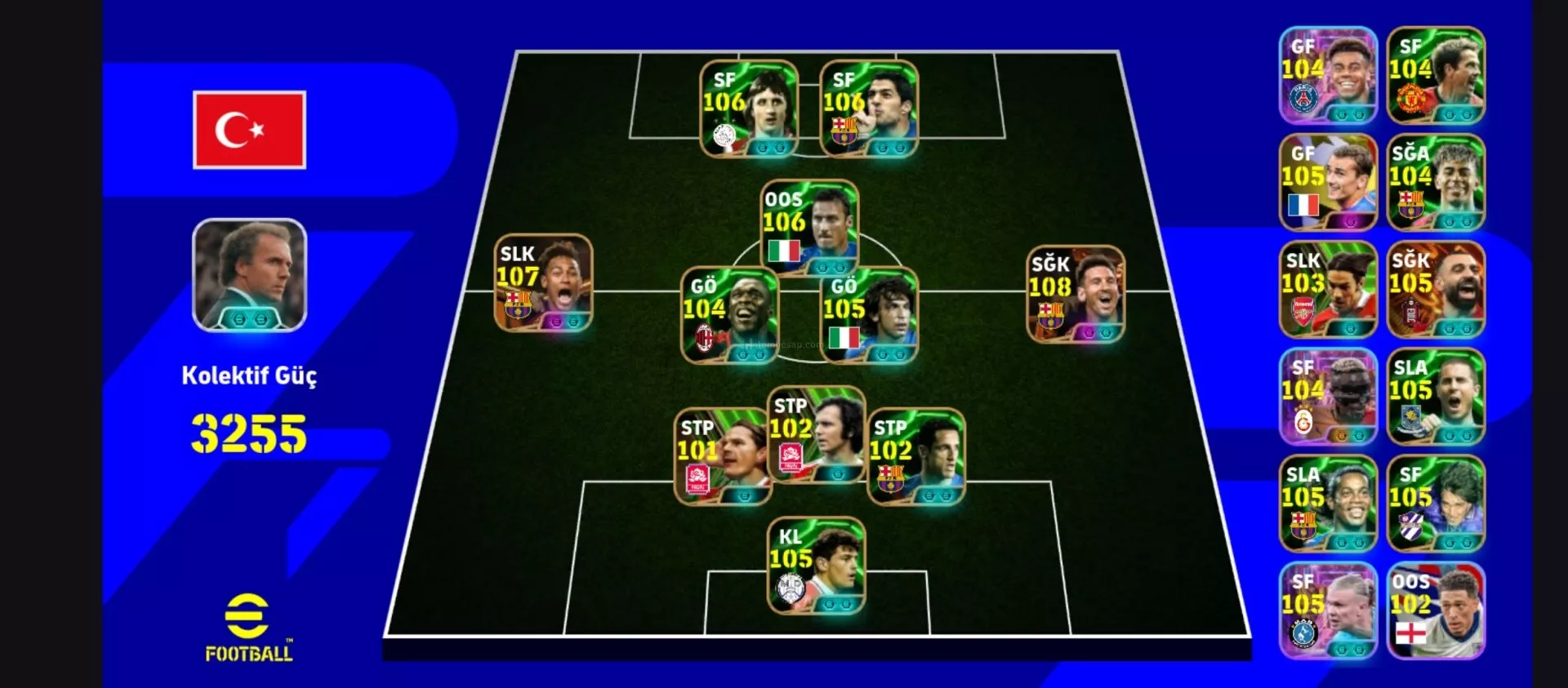Select the SLA 105 Barcelona substitute card

pos(1328,504)
